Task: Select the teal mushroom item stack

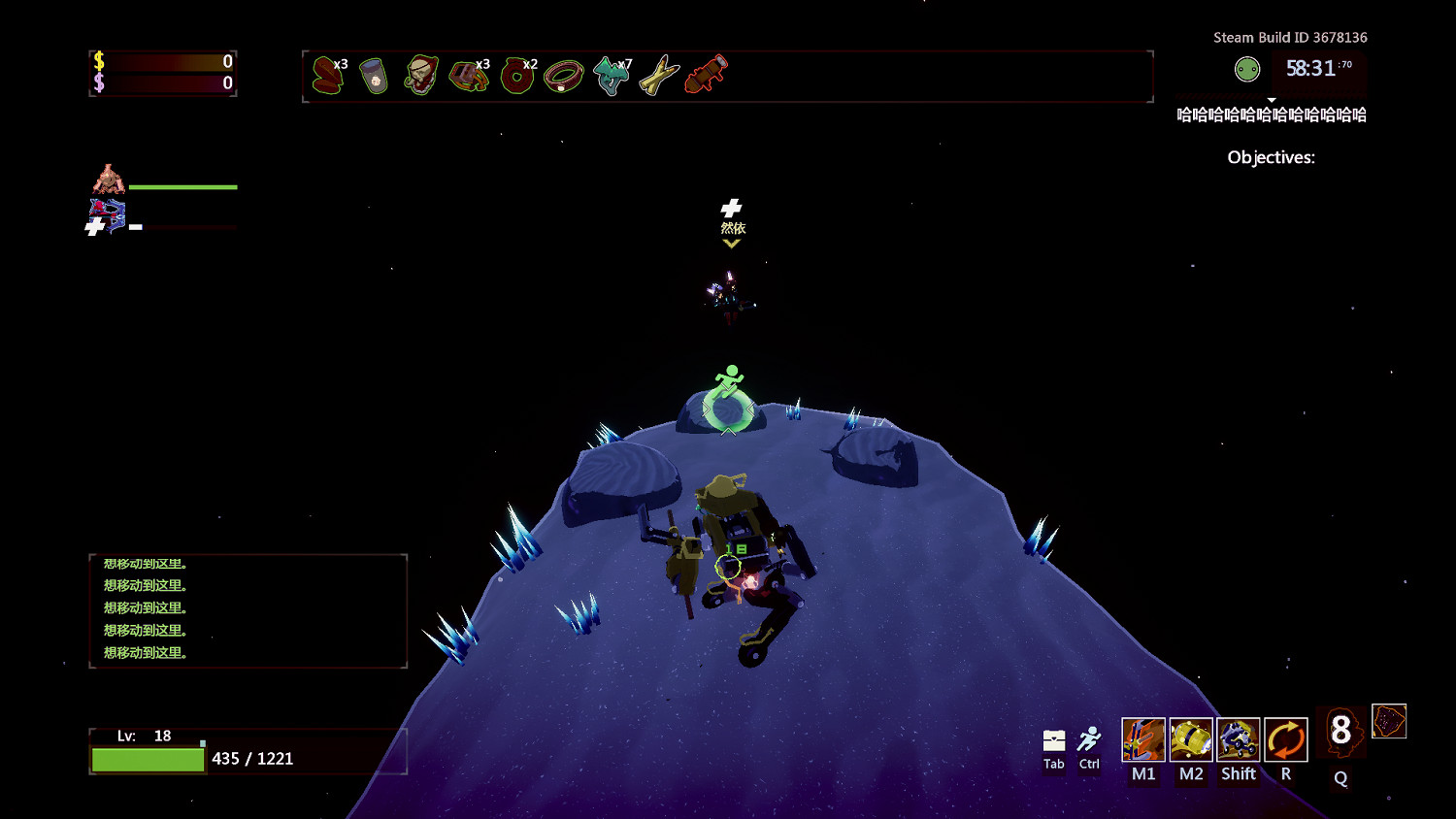Action: pos(611,76)
